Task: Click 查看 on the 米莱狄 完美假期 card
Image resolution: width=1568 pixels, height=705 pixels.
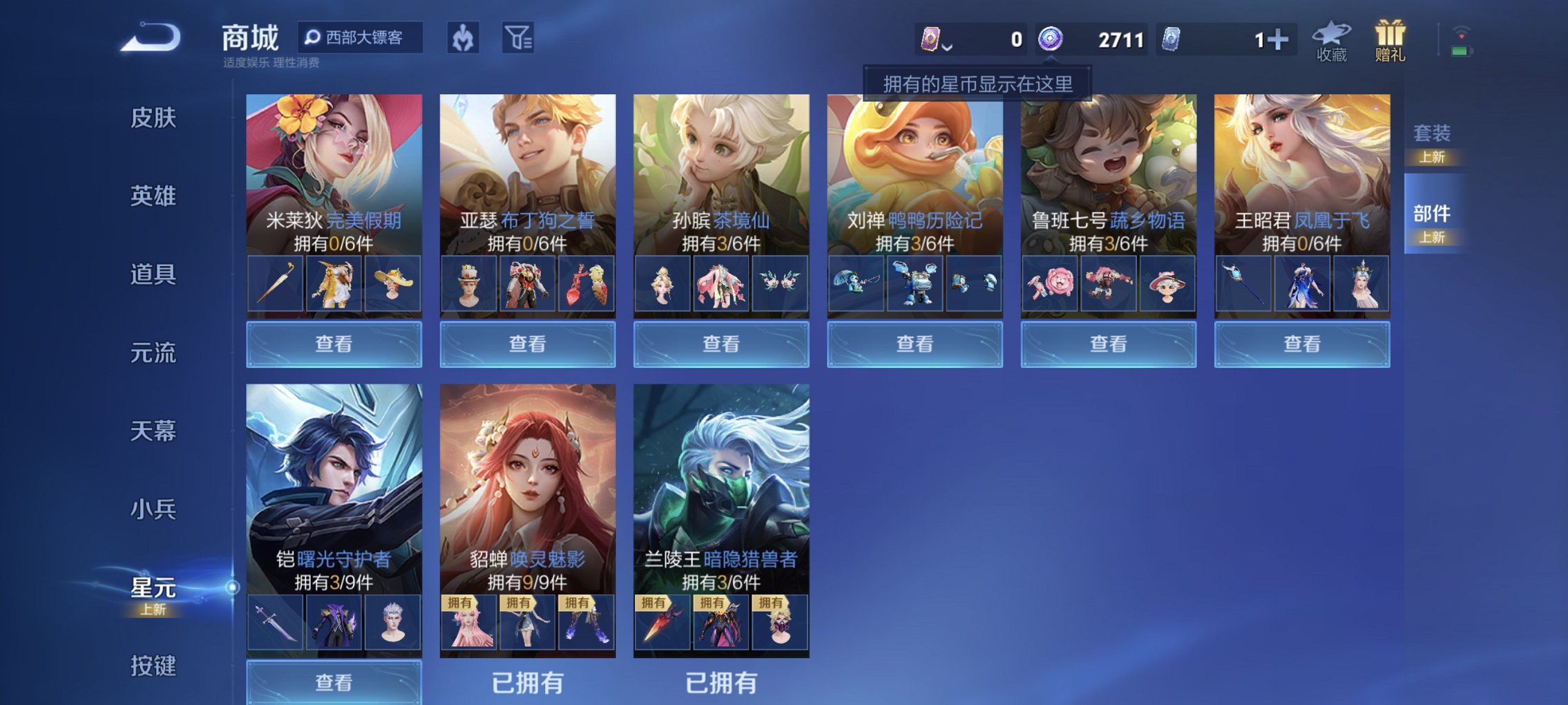Action: (334, 344)
